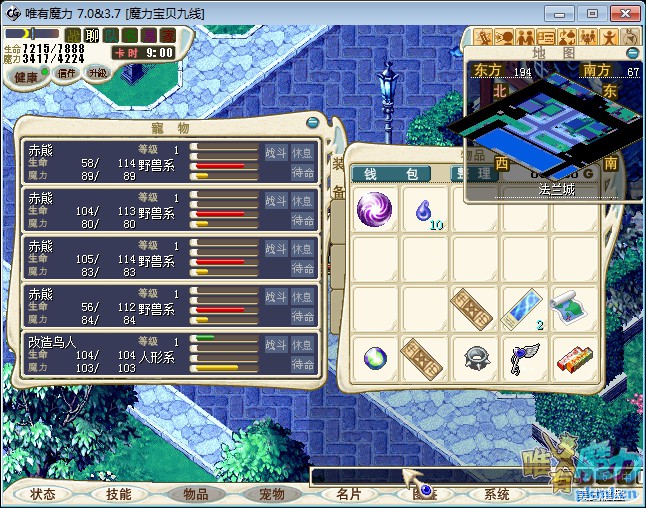Viewport: 646px width, 508px height.
Task: Close the game window
Action: click(623, 13)
